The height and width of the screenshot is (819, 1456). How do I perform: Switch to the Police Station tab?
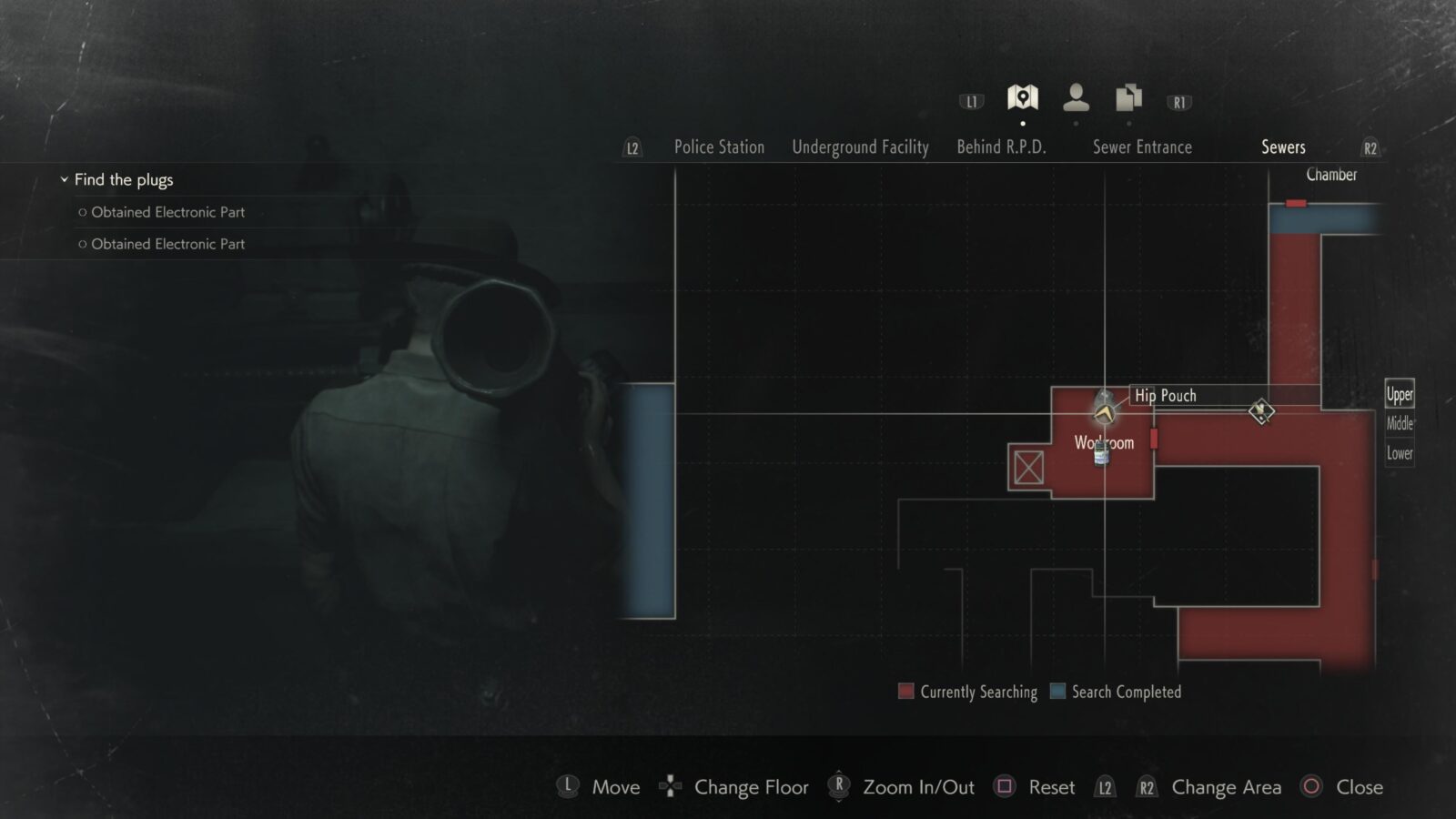tap(718, 147)
